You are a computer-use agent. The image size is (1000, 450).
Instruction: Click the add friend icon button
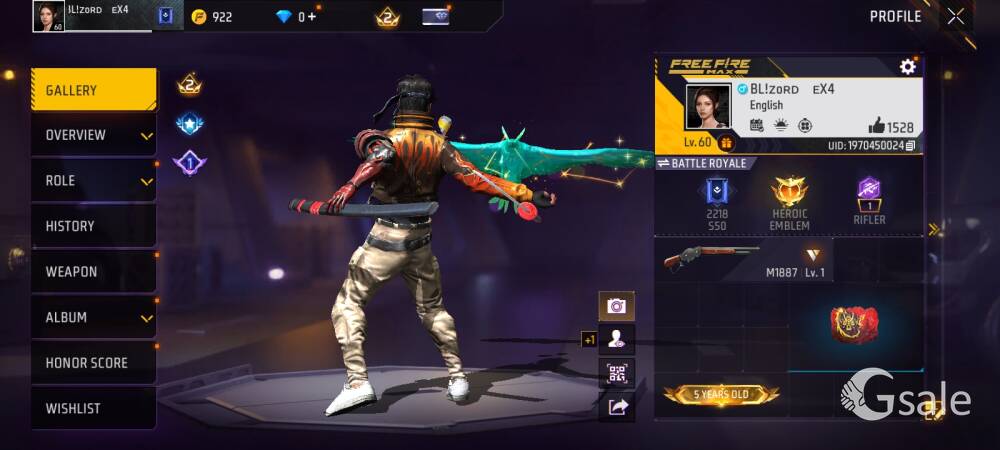tap(616, 339)
